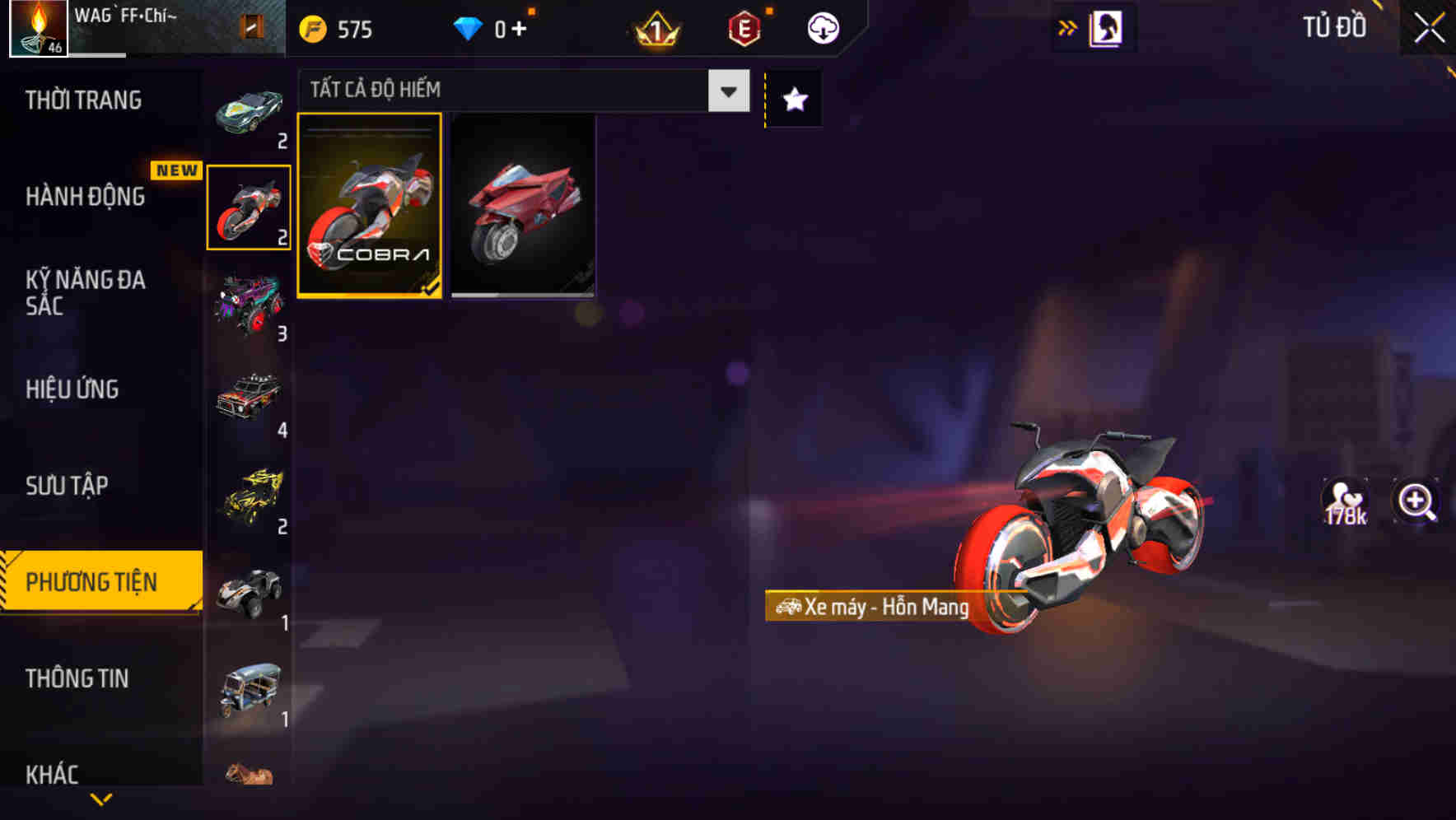Open the diamond top-up icon

click(x=469, y=26)
